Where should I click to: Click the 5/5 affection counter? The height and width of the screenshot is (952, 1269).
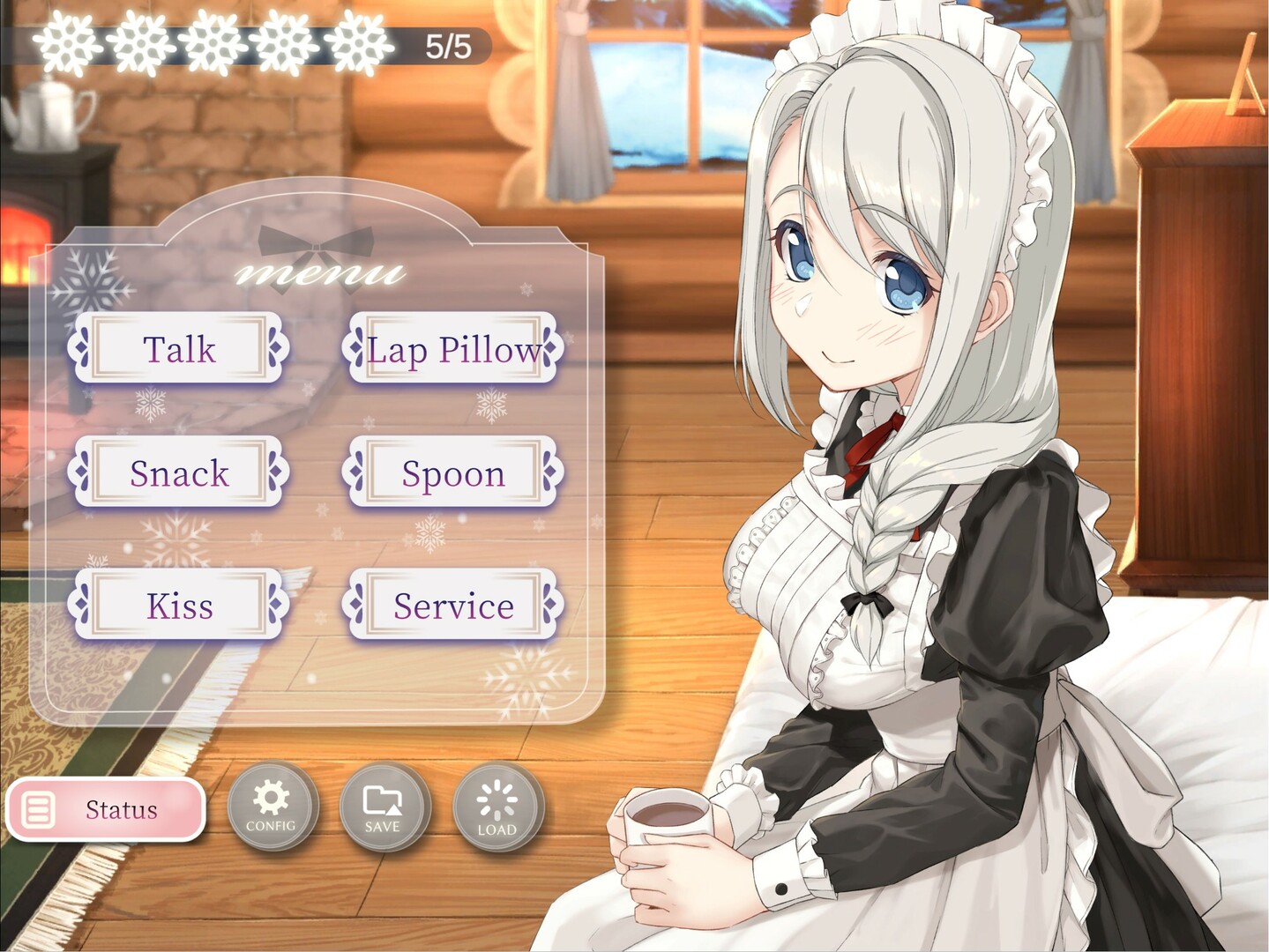[x=445, y=41]
